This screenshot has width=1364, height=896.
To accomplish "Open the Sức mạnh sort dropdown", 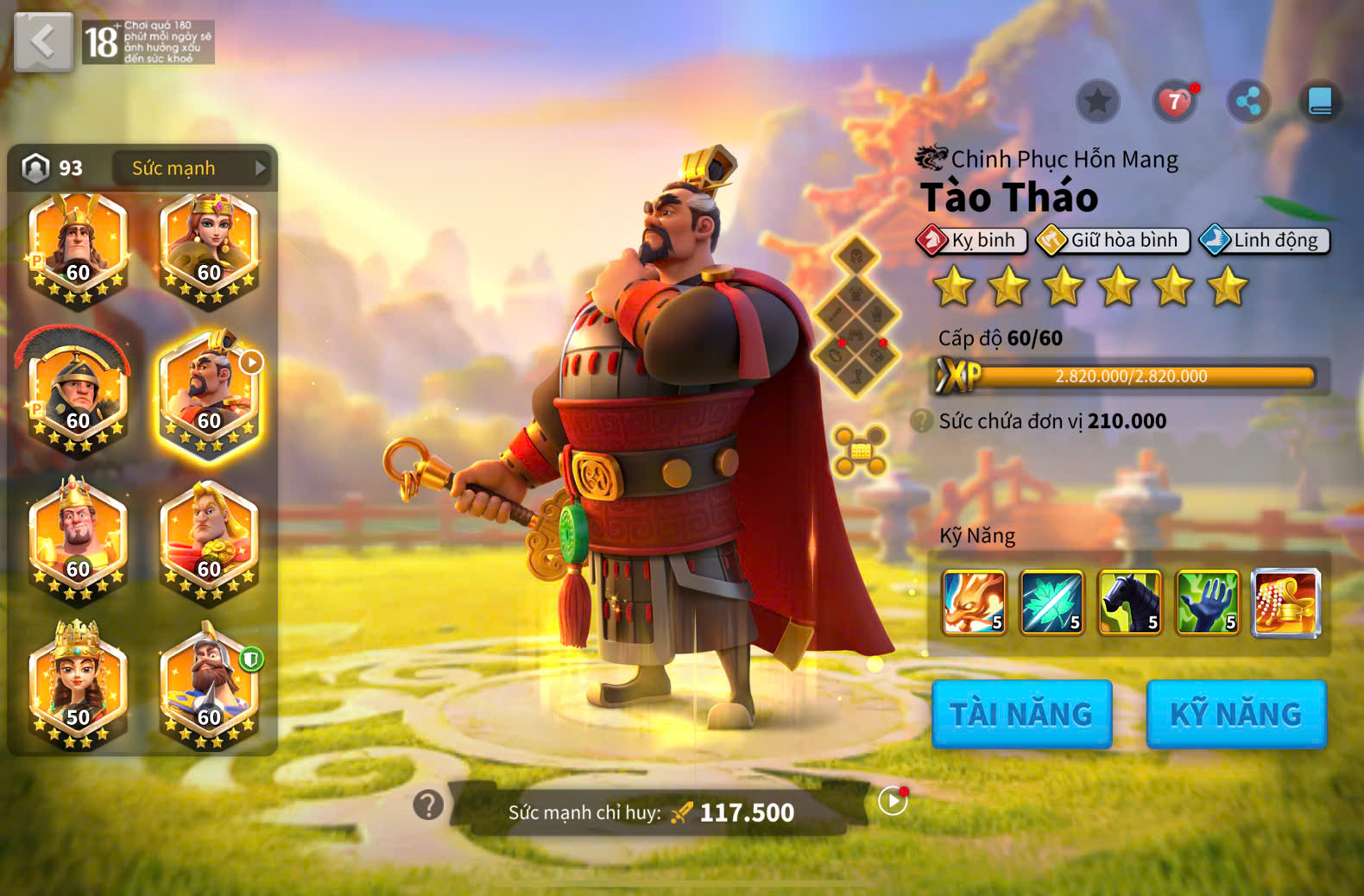I will (x=192, y=167).
